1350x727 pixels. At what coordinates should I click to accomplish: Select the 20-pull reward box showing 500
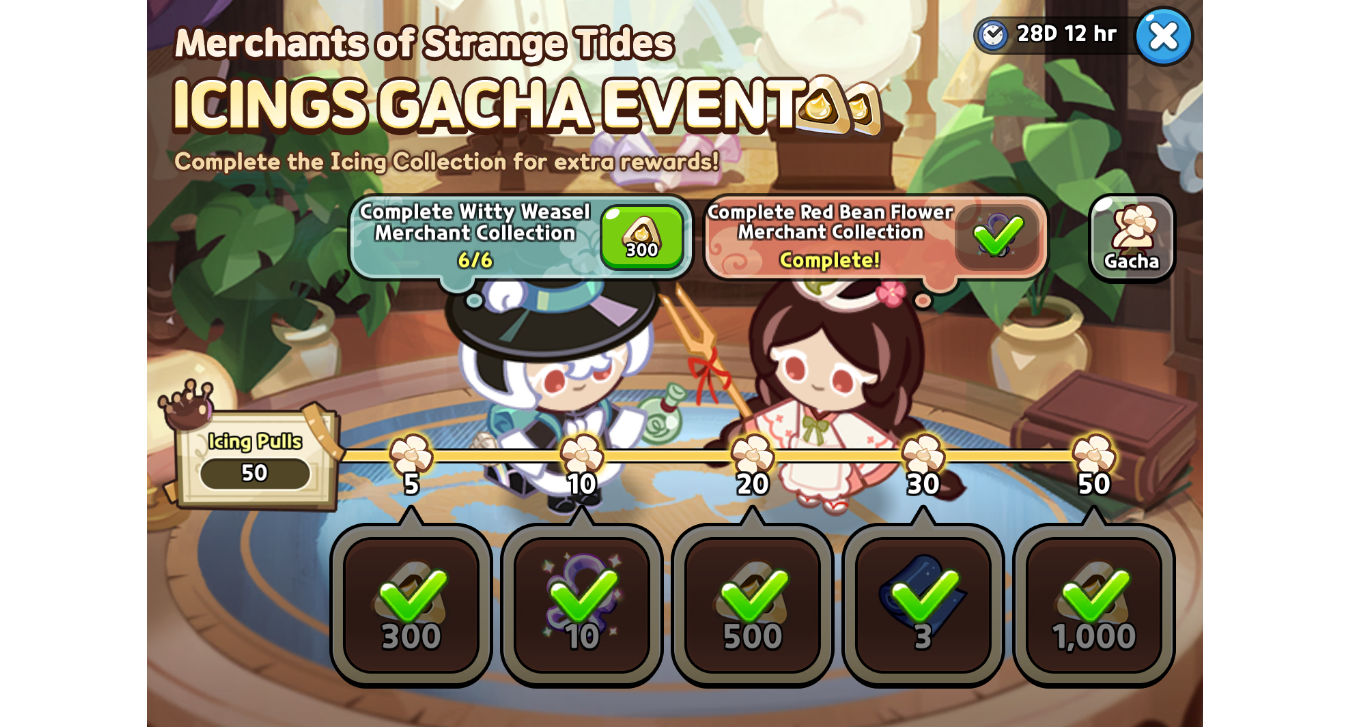click(753, 604)
